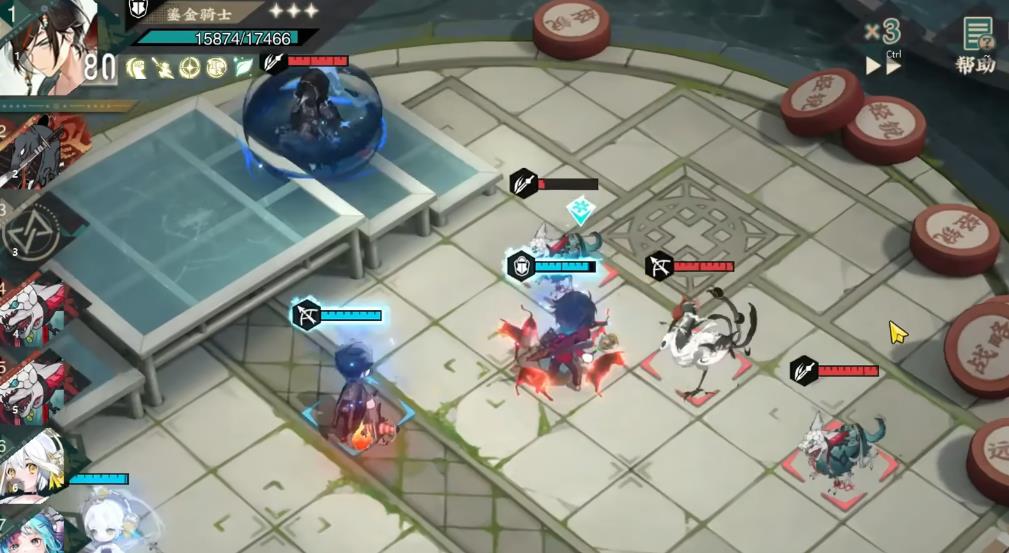
Task: Toggle the x3 fast-forward speed button
Action: click(883, 47)
